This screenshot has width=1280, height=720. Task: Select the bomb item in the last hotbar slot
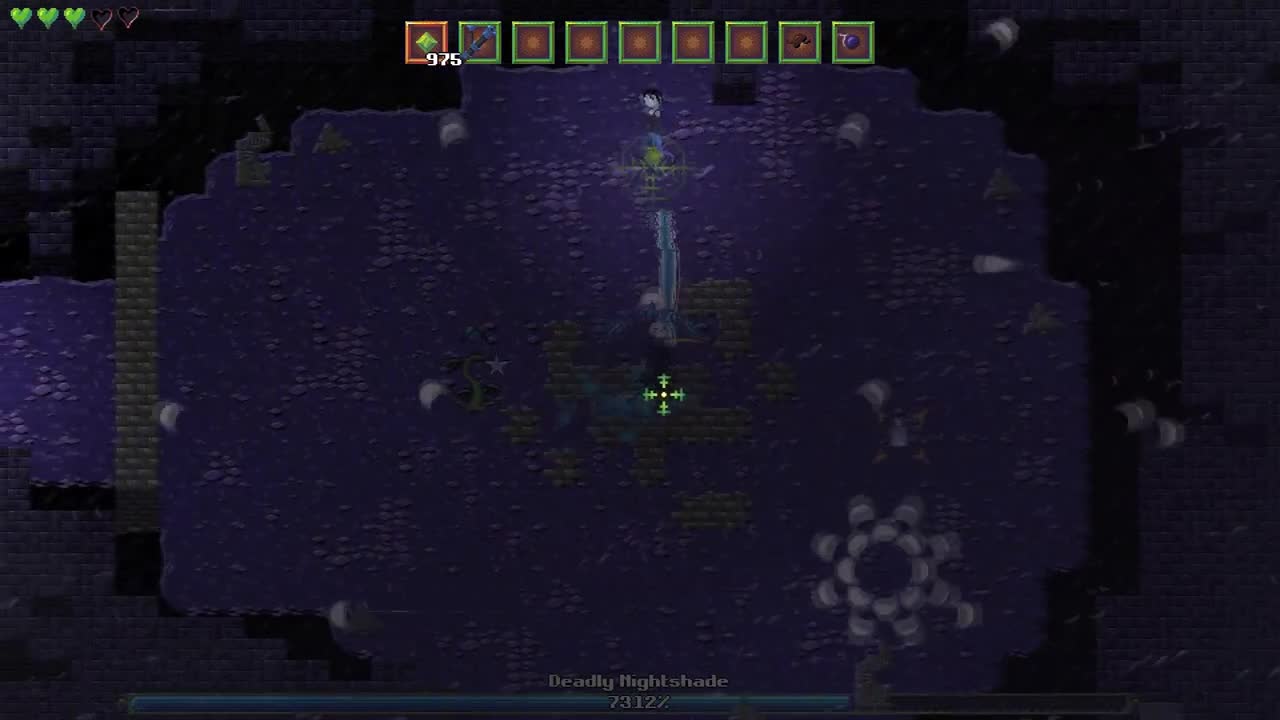[x=853, y=41]
